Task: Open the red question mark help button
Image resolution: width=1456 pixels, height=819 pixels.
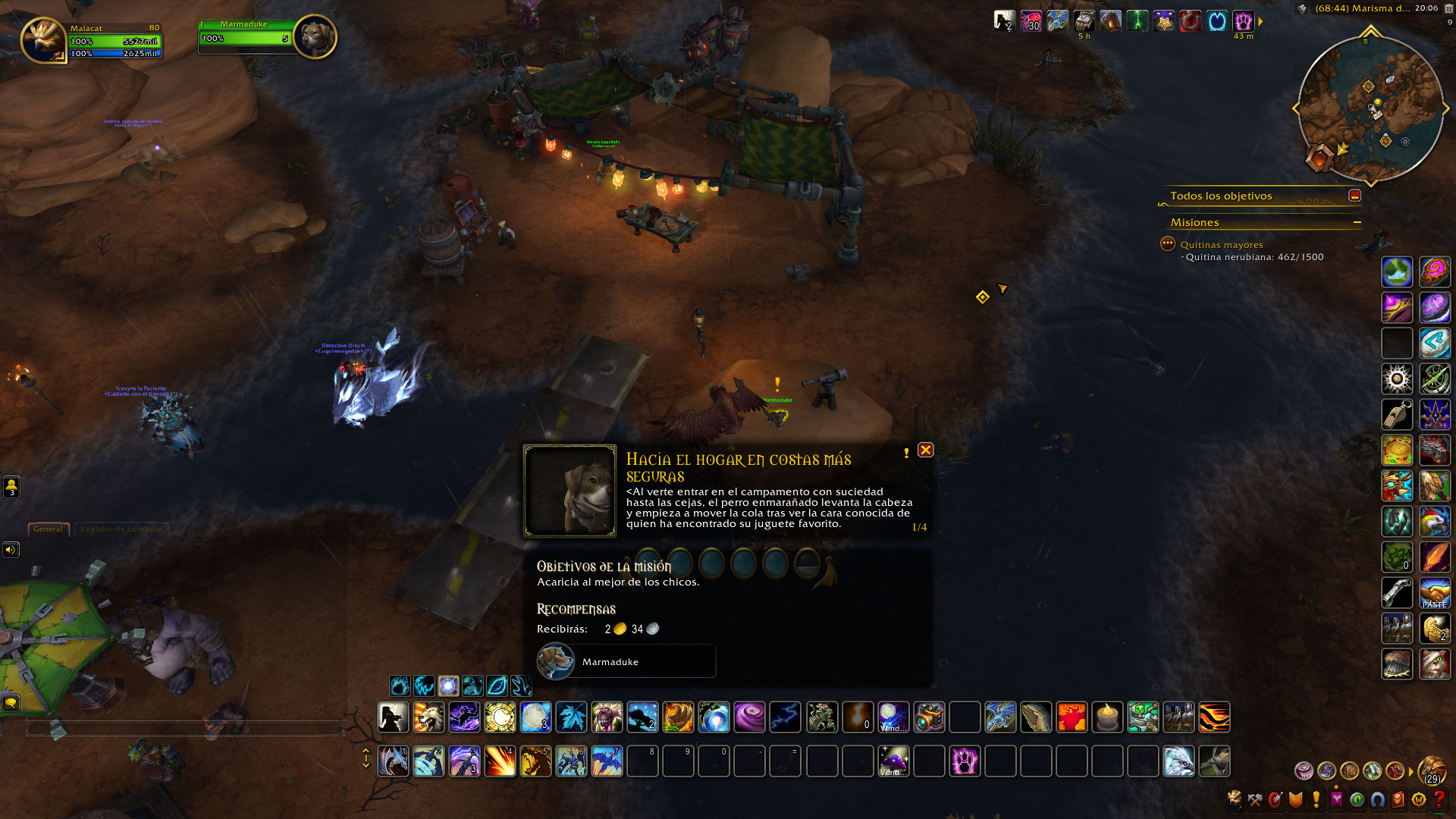Action: pyautogui.click(x=1439, y=799)
